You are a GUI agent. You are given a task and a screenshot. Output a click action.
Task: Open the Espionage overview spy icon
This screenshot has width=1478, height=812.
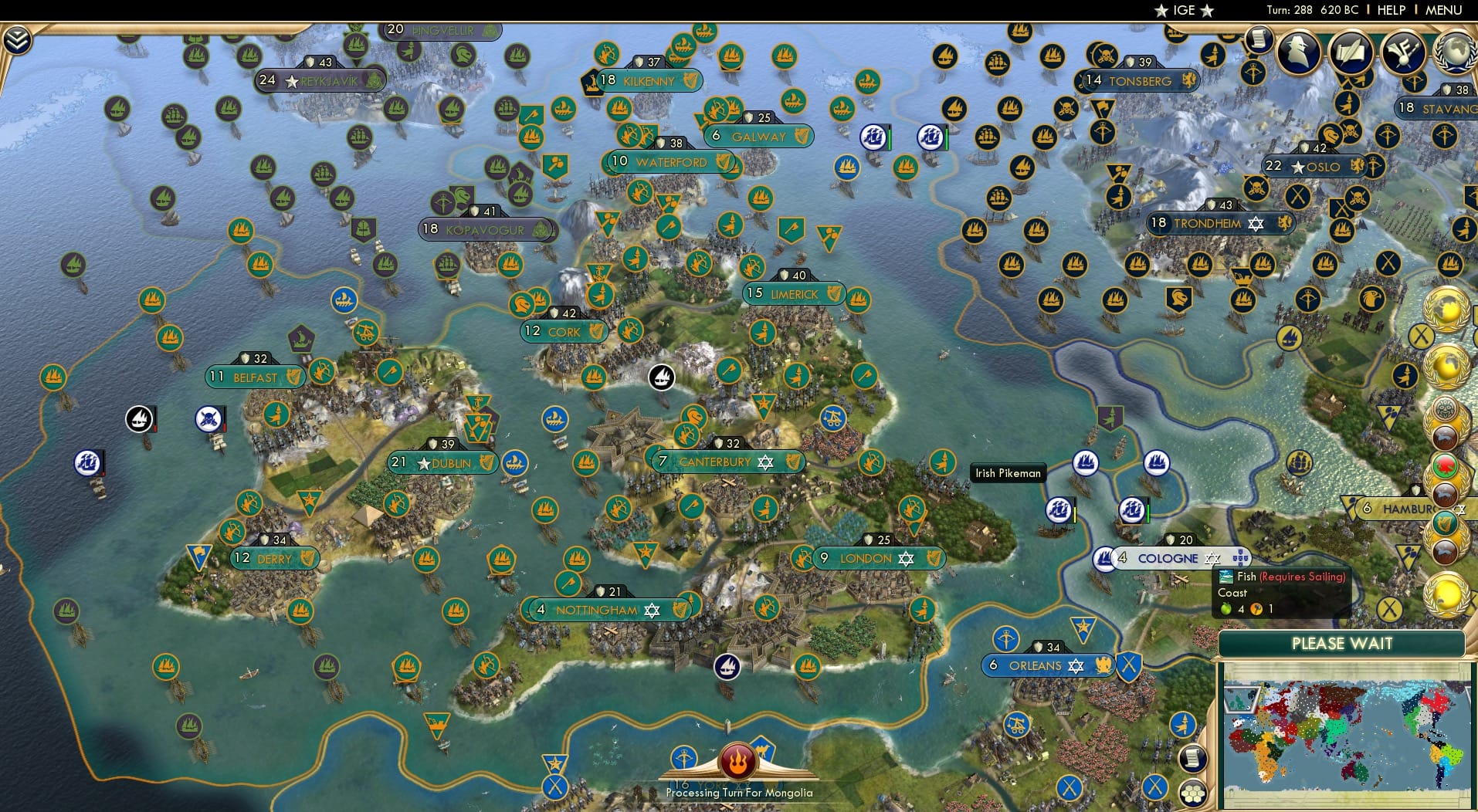[1297, 52]
